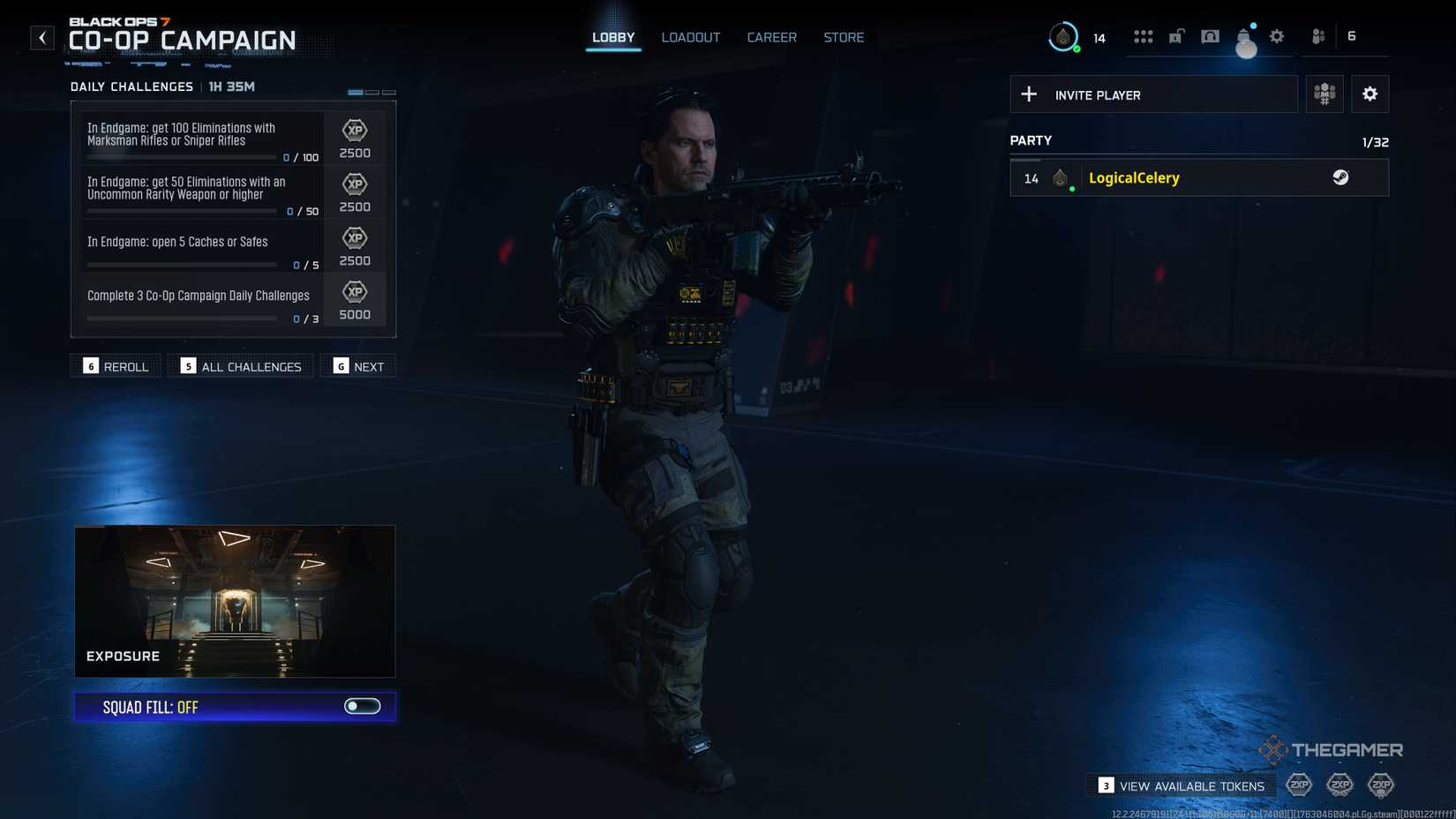The image size is (1456, 819).
Task: Click a 2XP token icon at bottom-right
Action: point(1298,785)
